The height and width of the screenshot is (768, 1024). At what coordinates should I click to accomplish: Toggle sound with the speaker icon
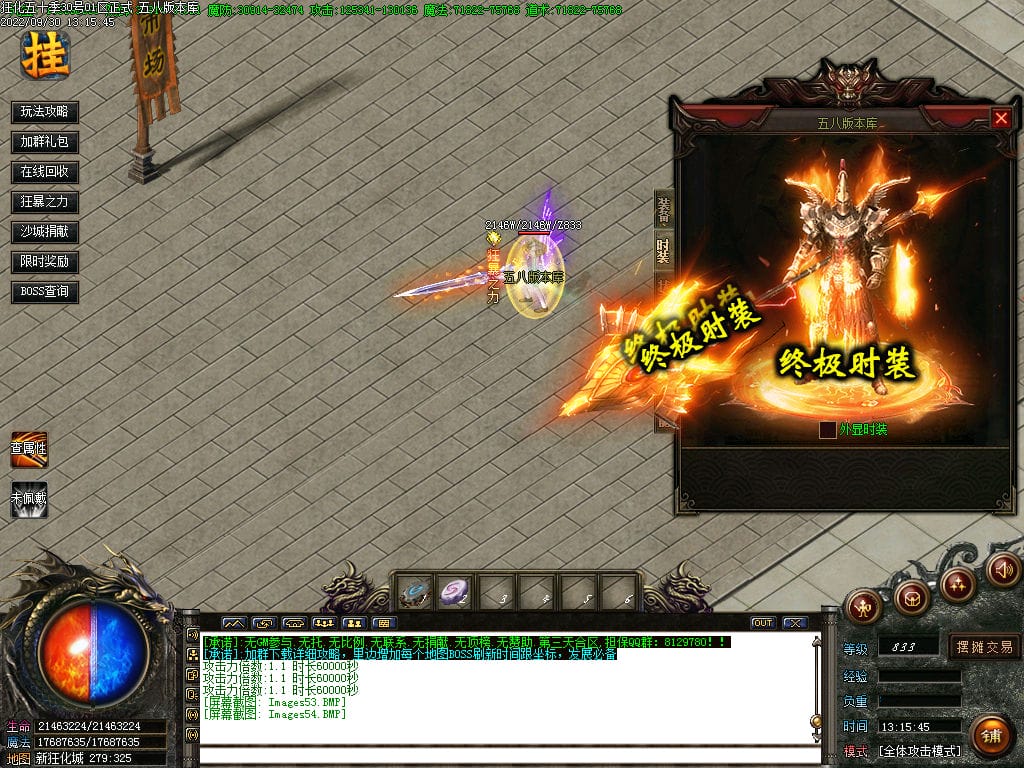[x=1003, y=571]
